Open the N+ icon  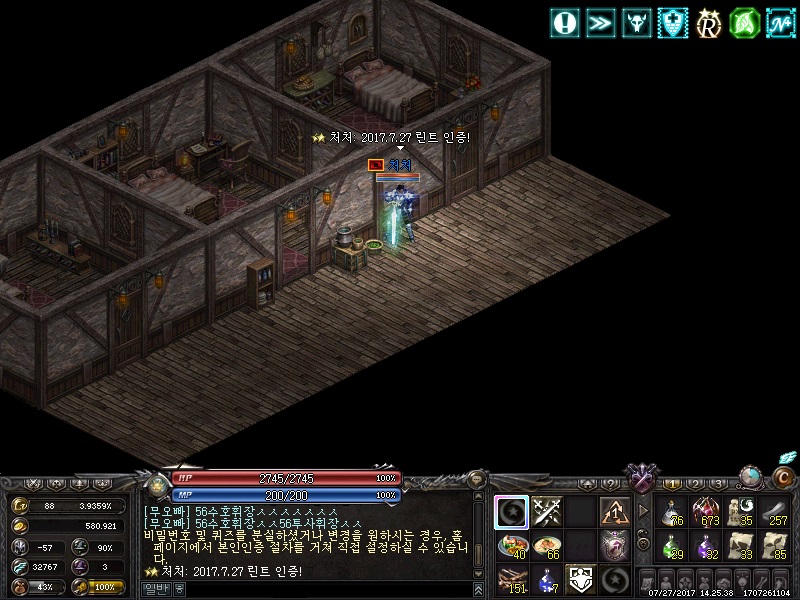click(x=780, y=22)
